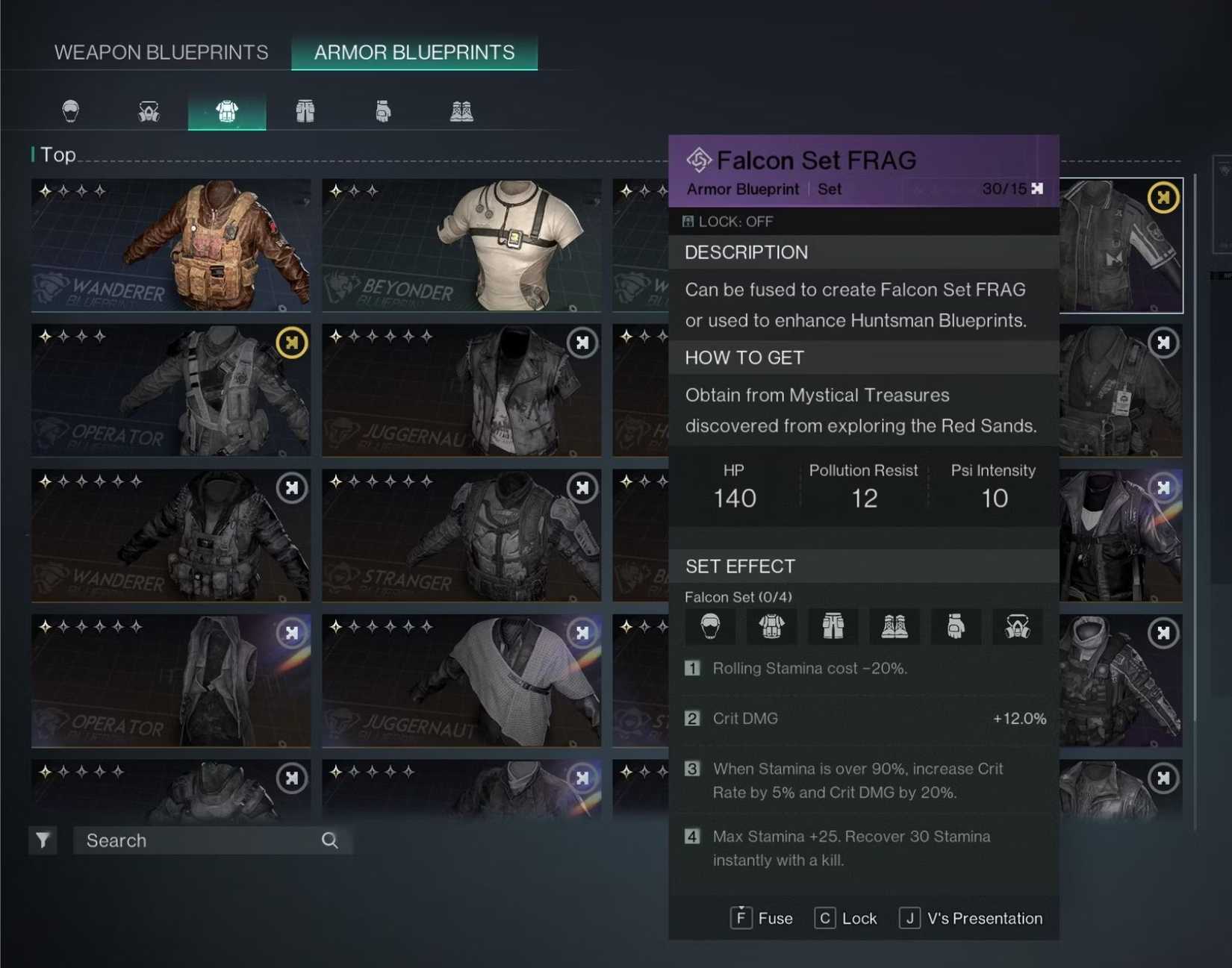Image resolution: width=1232 pixels, height=968 pixels.
Task: Click the yellow pin marker on Operator blueprint
Action: tap(291, 343)
